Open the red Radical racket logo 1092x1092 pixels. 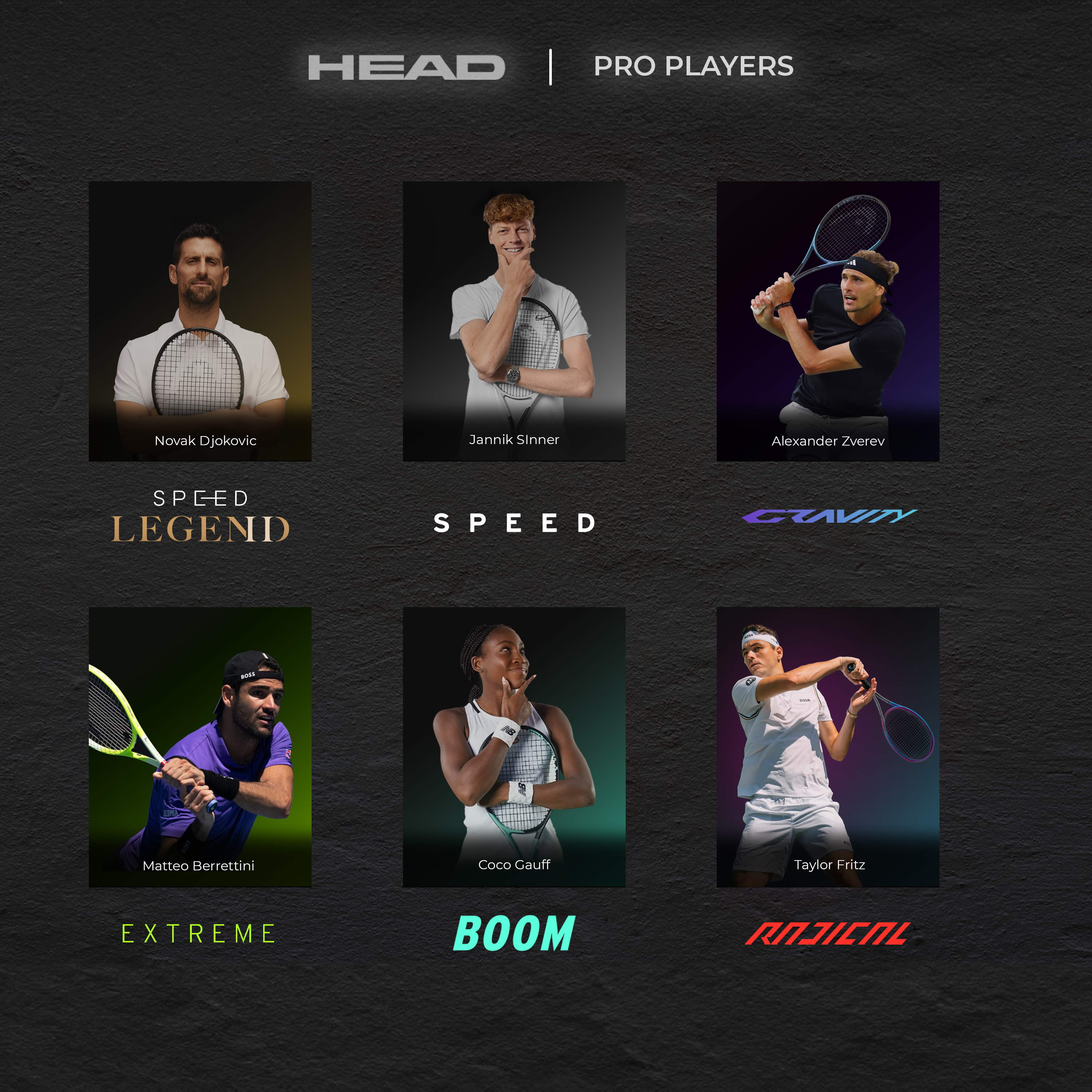tap(827, 933)
